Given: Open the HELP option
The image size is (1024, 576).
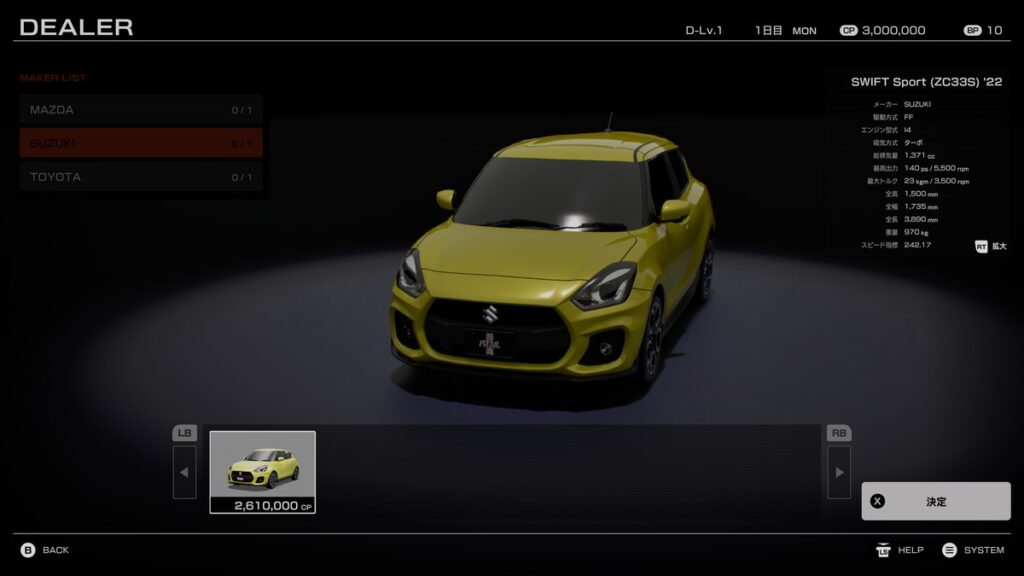Looking at the screenshot, I should coord(900,550).
